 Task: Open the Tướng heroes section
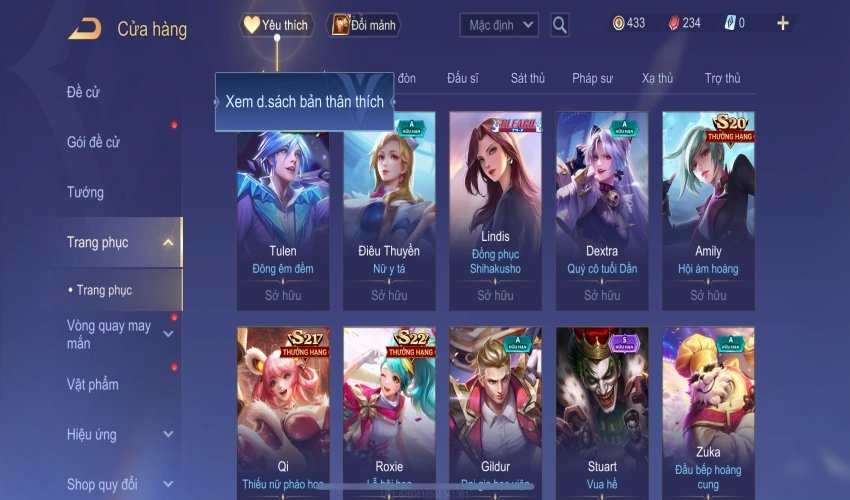pos(85,192)
